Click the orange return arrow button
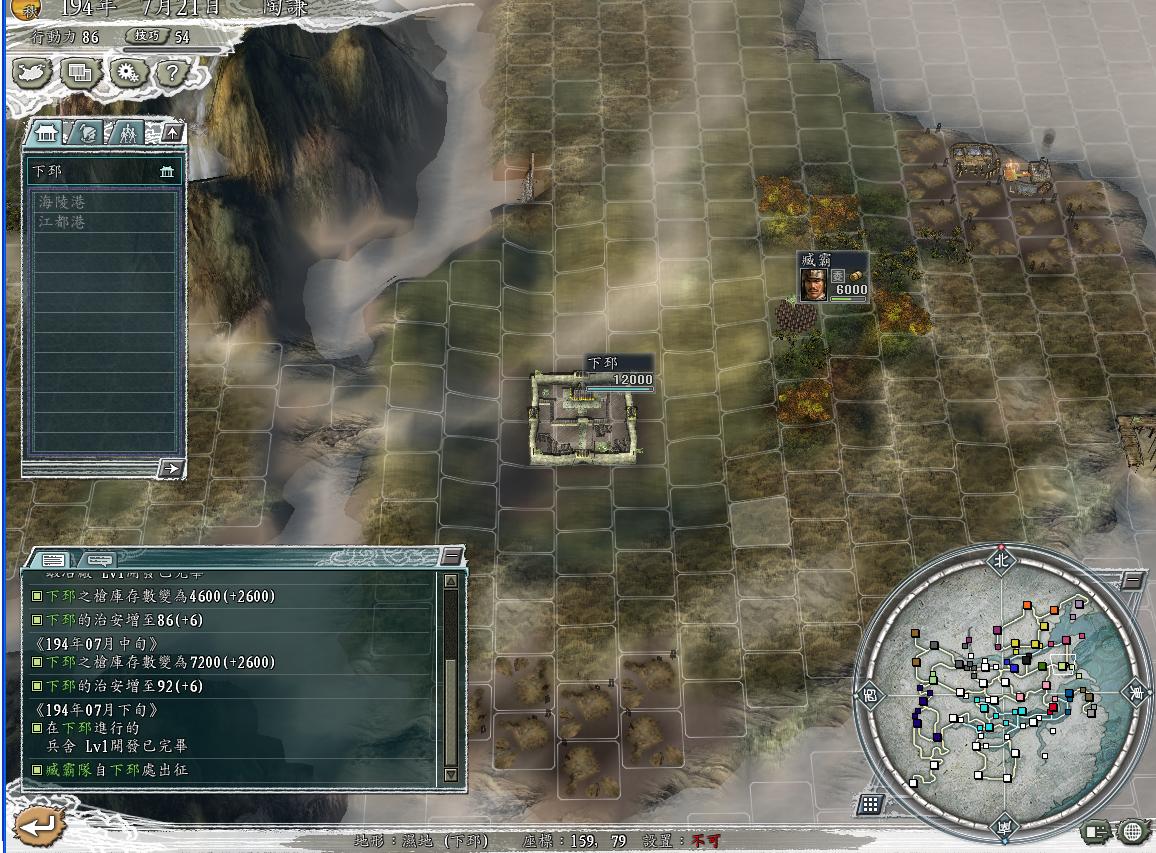 [x=40, y=826]
